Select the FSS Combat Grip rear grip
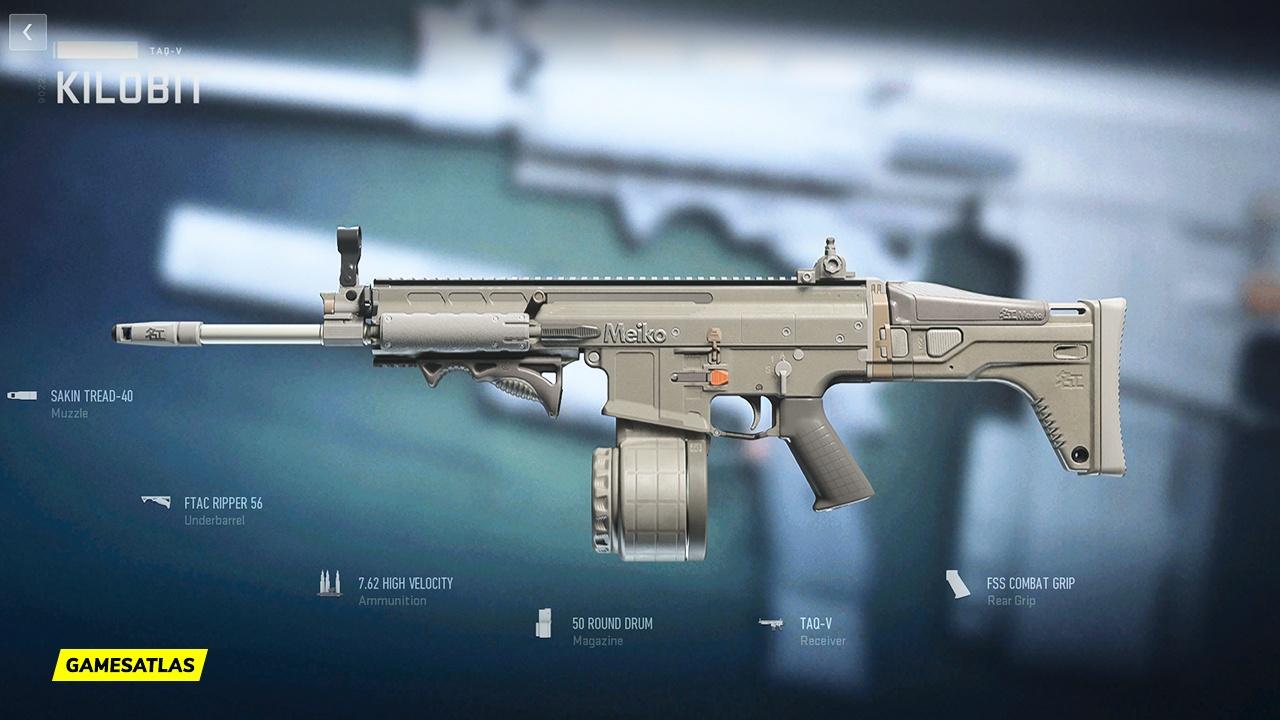The height and width of the screenshot is (720, 1280). (1029, 583)
